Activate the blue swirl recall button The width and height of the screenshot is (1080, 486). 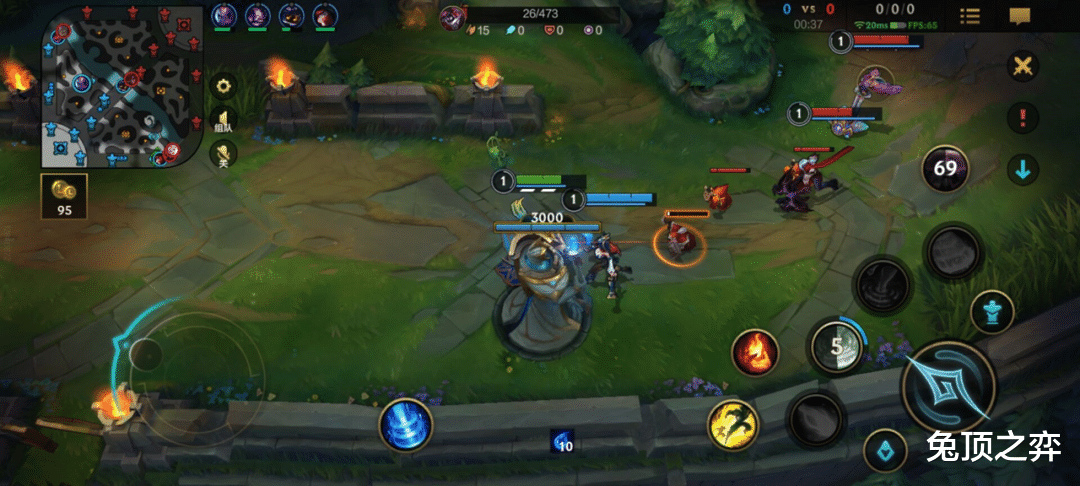406,424
